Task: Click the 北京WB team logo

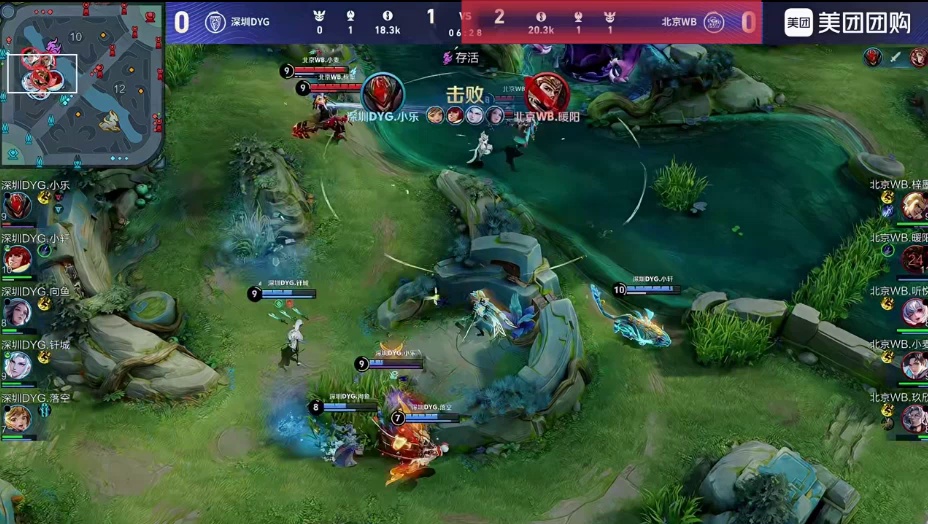Action: [x=713, y=22]
